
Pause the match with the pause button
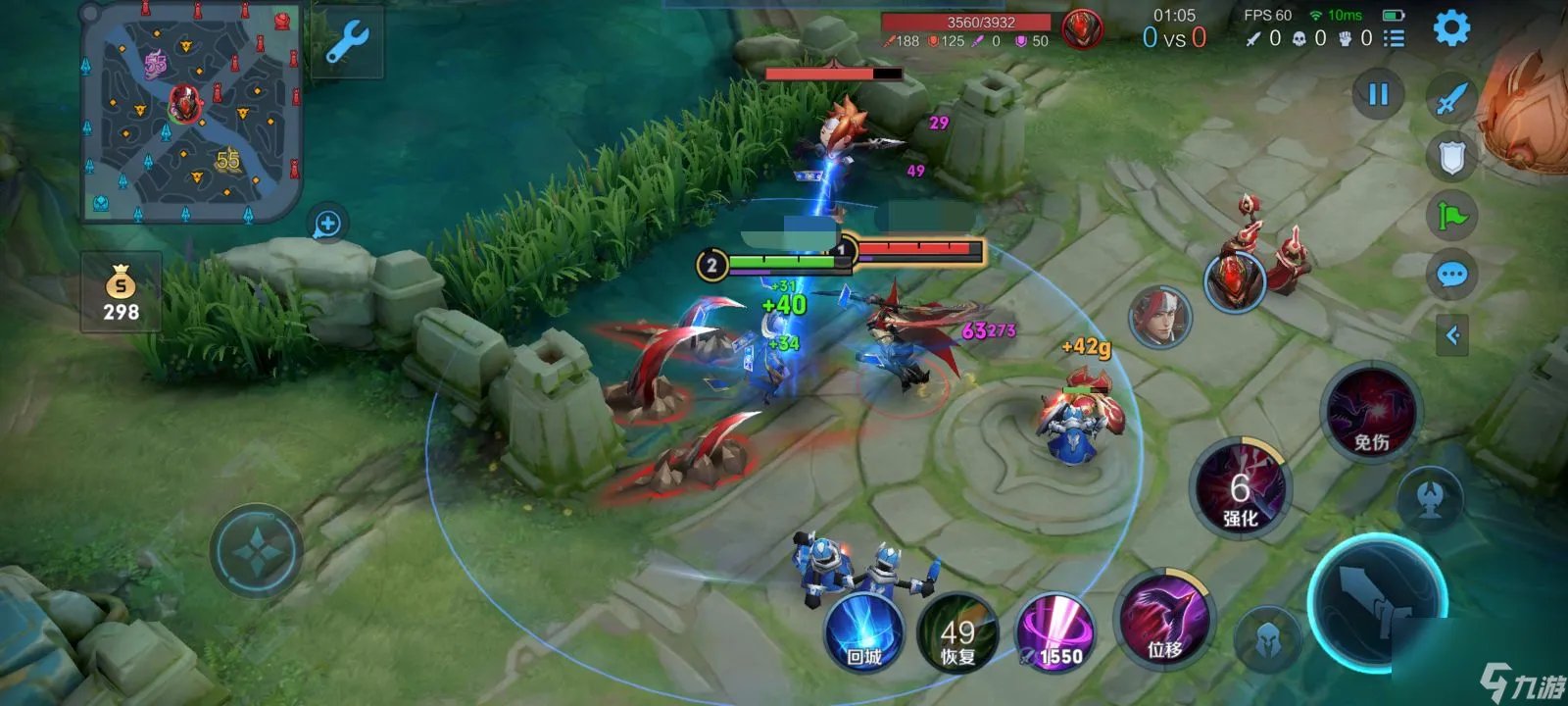tap(1378, 95)
